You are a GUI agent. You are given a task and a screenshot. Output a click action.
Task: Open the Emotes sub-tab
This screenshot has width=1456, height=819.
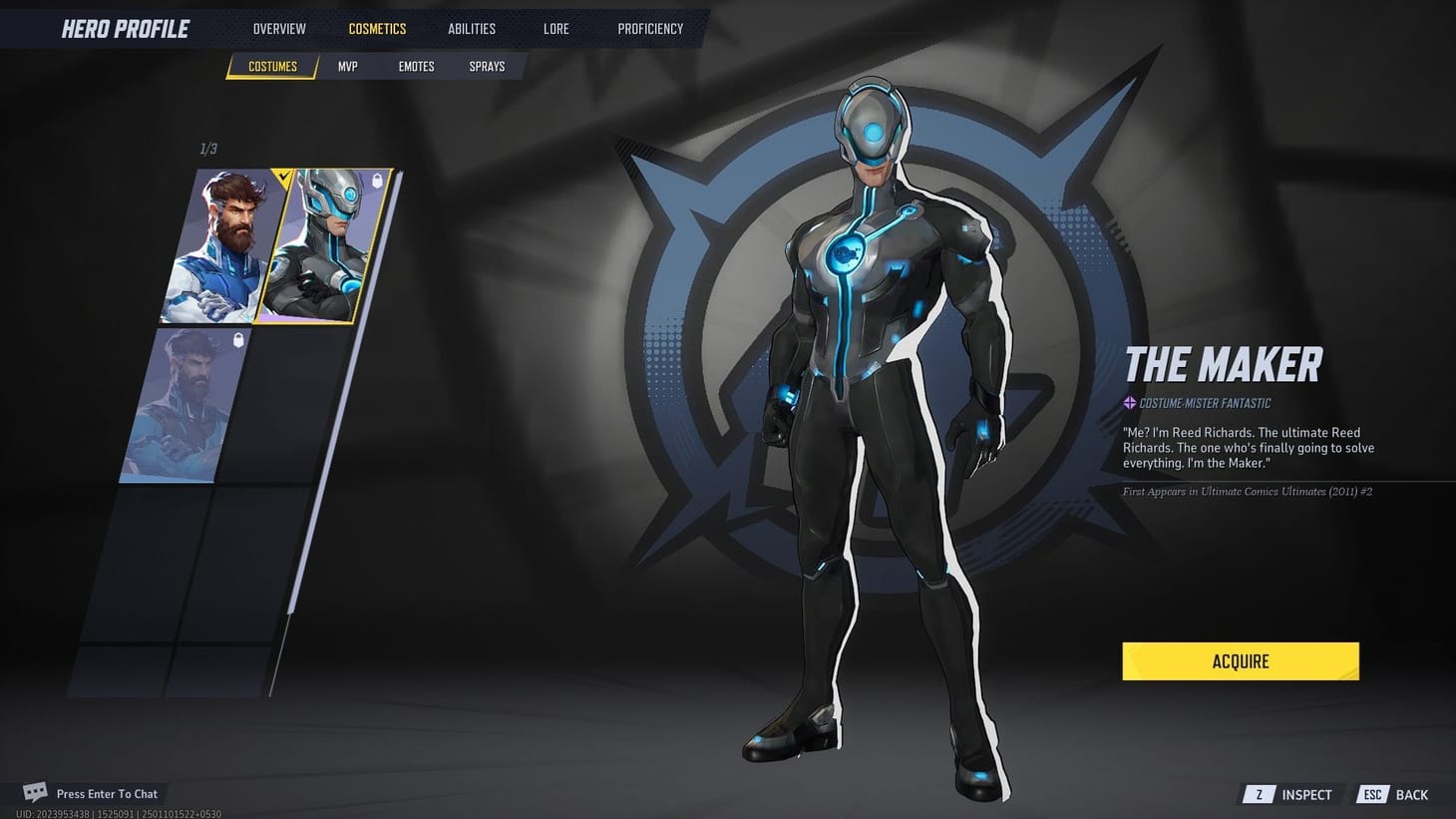[416, 66]
